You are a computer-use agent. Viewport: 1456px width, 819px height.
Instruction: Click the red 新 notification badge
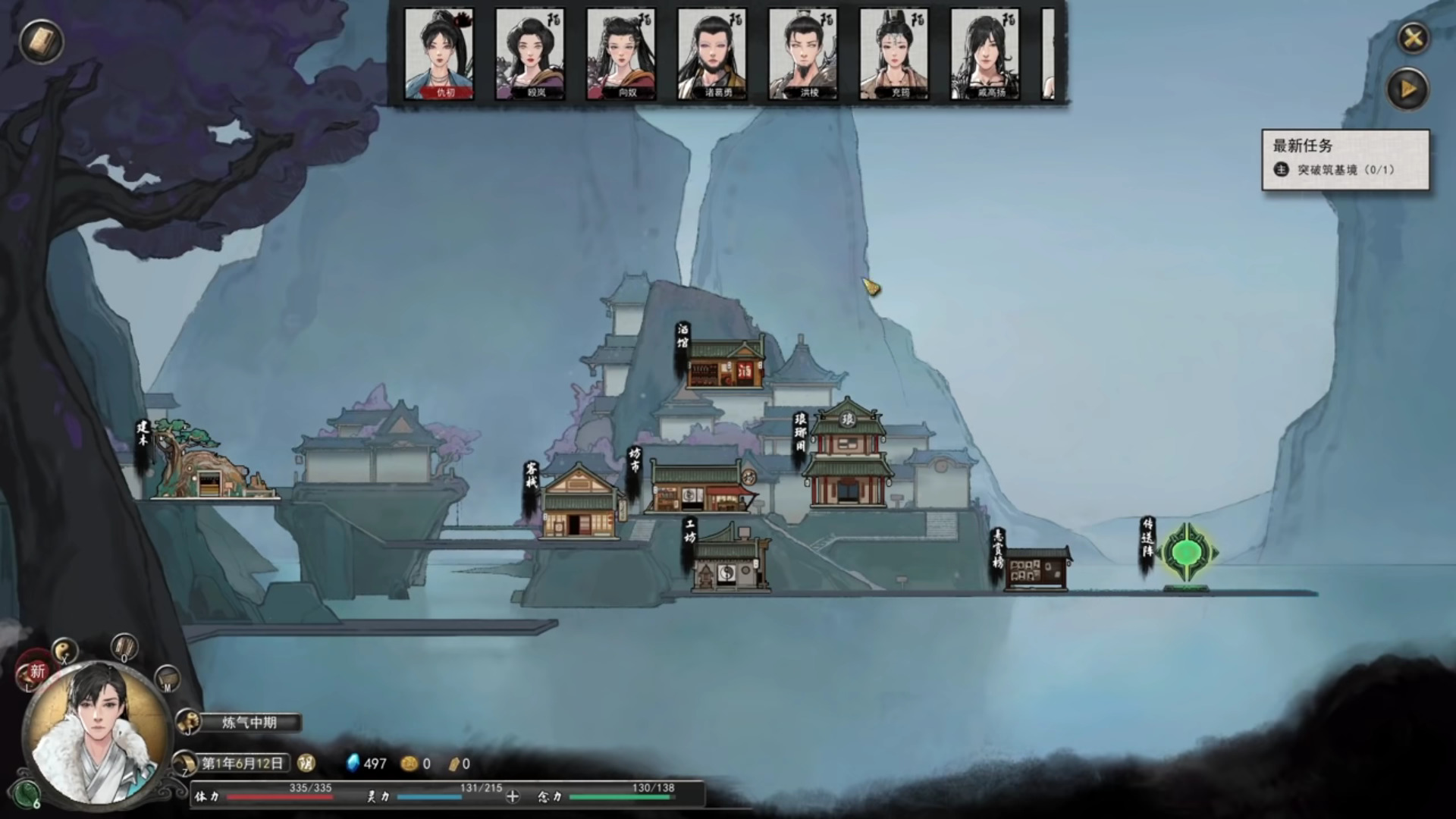click(x=36, y=670)
